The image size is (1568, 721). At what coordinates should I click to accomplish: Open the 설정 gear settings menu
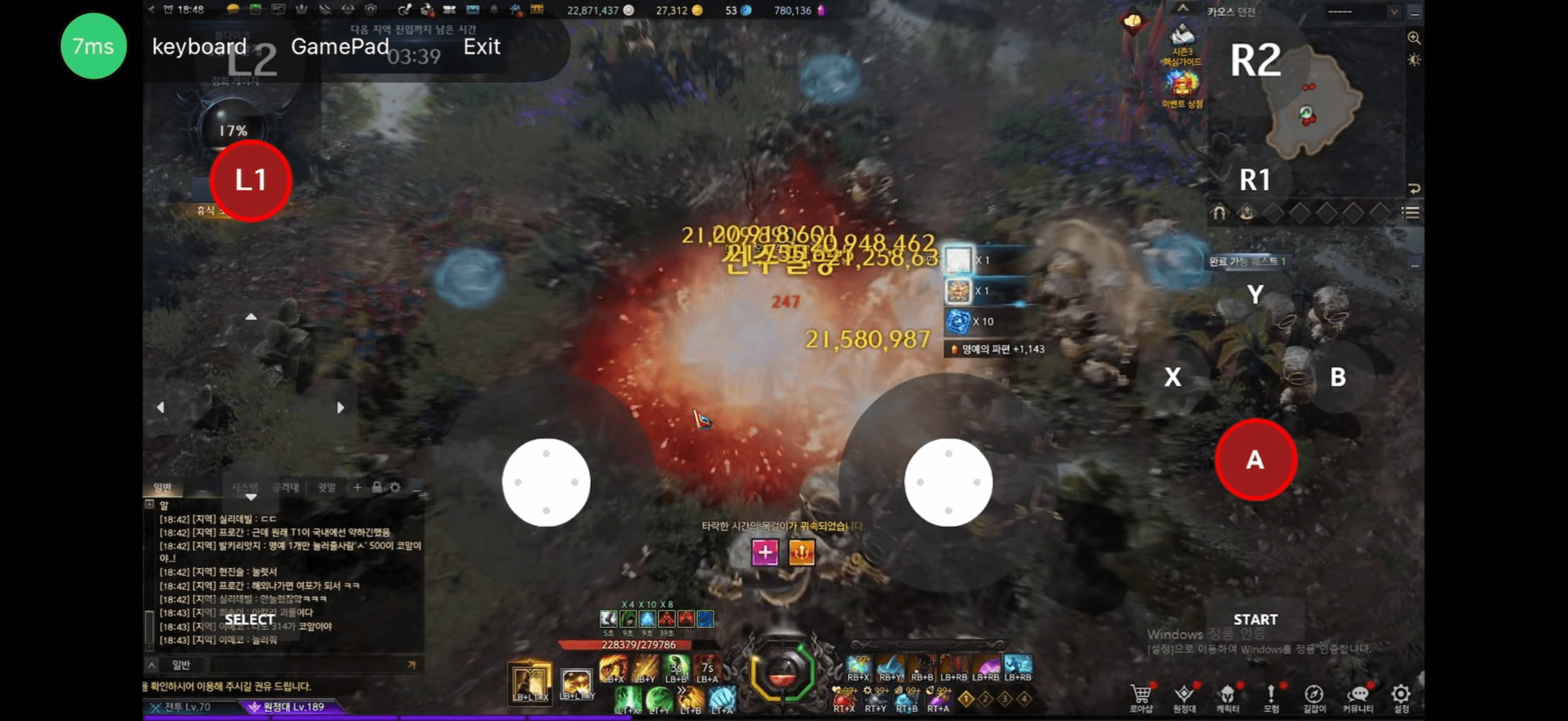(x=1401, y=696)
